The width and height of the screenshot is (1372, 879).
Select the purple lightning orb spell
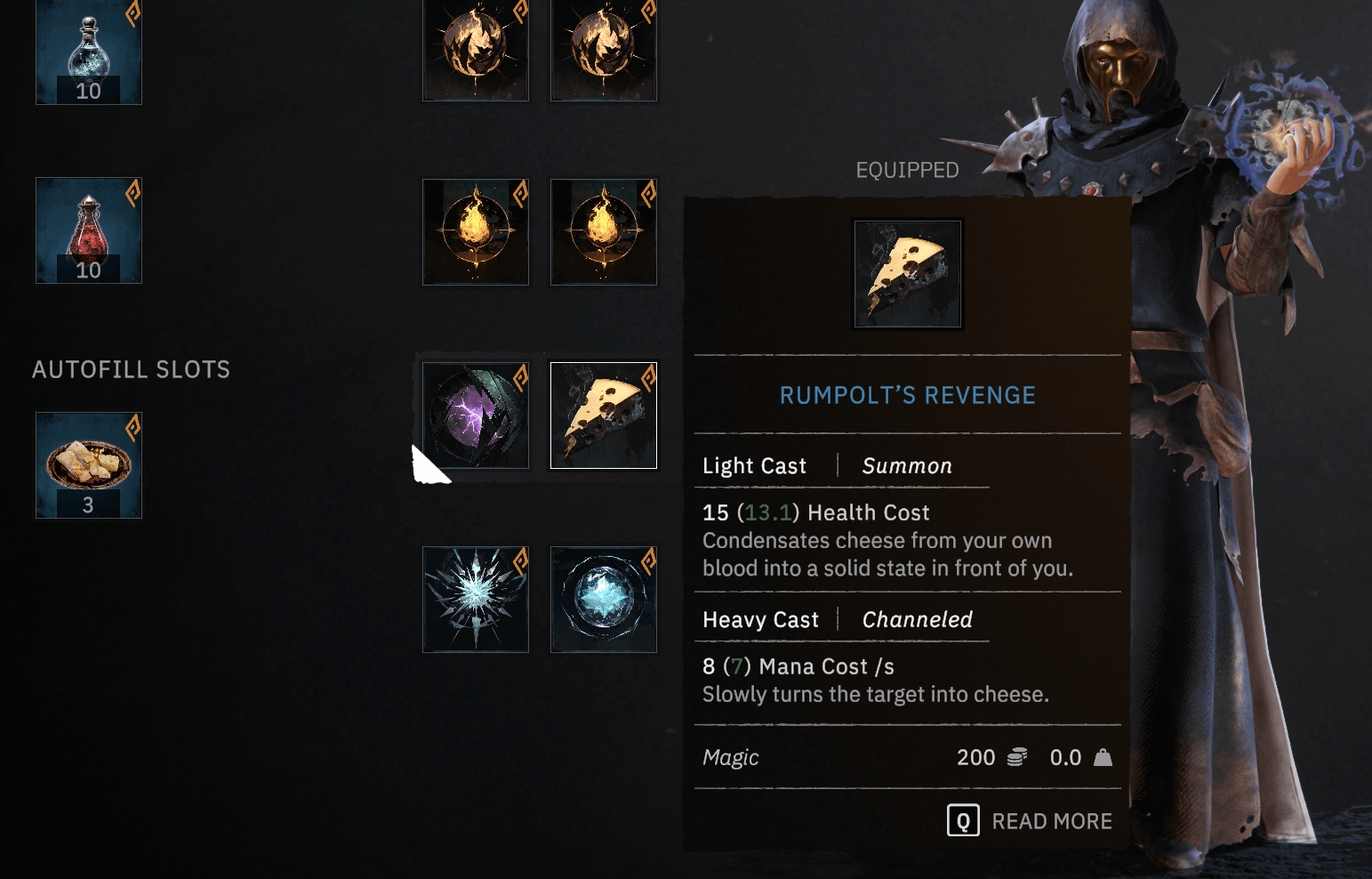click(x=475, y=415)
